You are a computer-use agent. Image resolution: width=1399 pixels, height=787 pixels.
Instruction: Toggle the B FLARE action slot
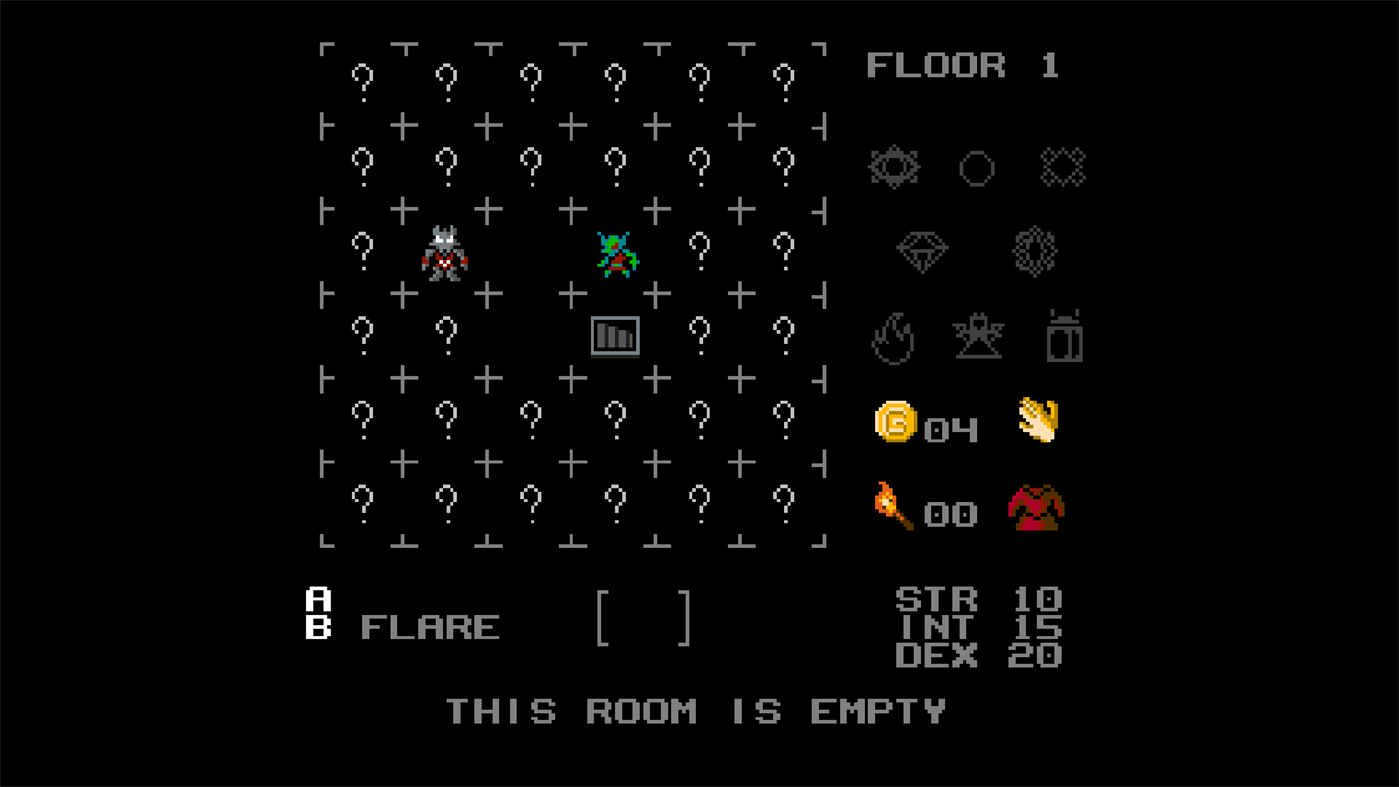click(x=316, y=629)
